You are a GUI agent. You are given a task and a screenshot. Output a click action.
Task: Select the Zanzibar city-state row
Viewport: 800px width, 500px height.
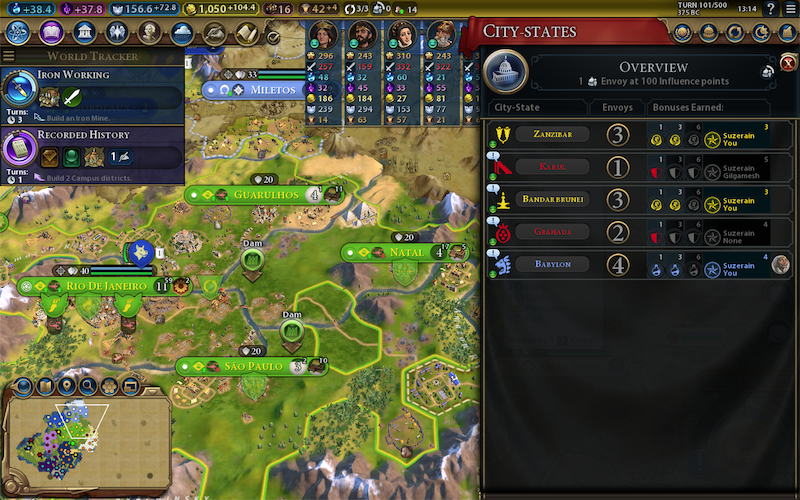point(640,135)
